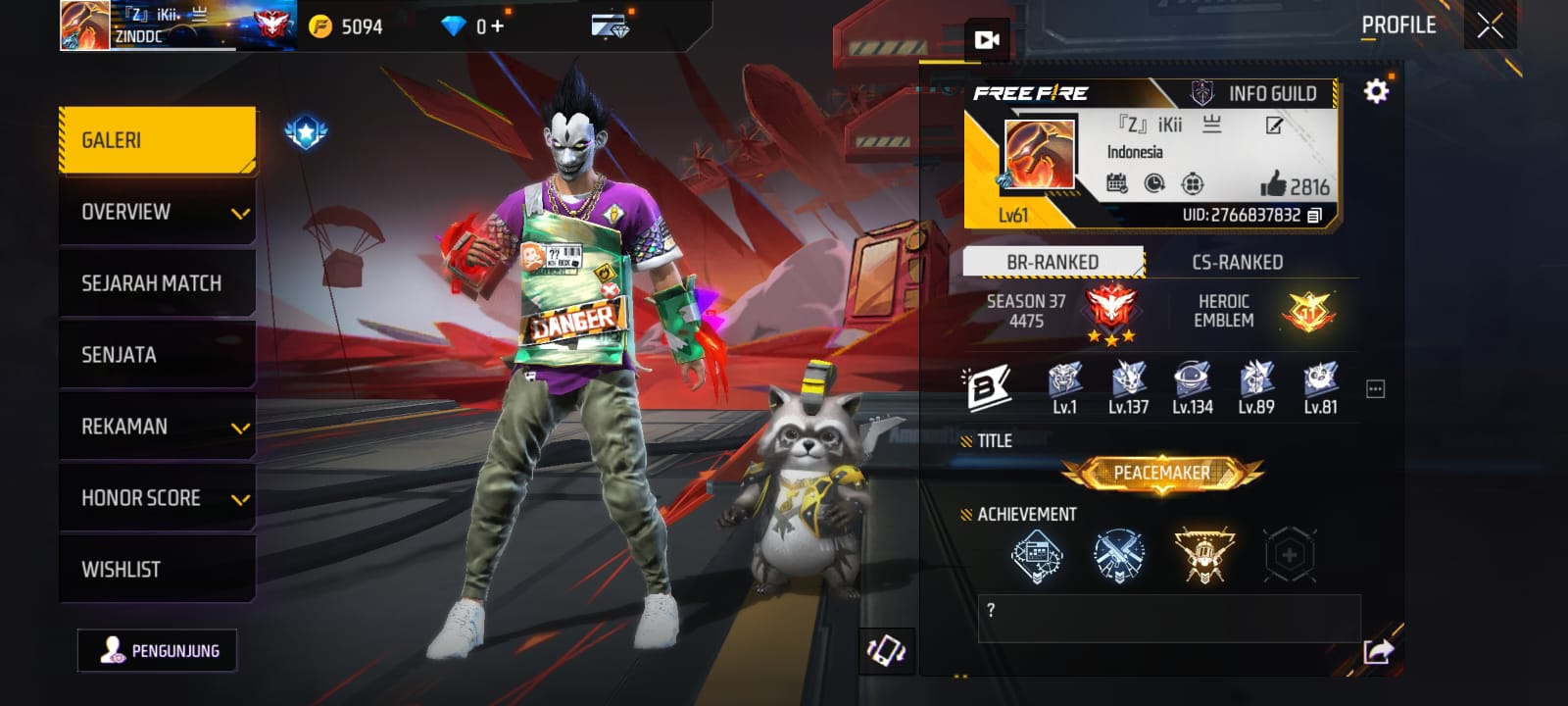The image size is (1568, 706).
Task: Select the BR-Ranked tab
Action: 1053,263
